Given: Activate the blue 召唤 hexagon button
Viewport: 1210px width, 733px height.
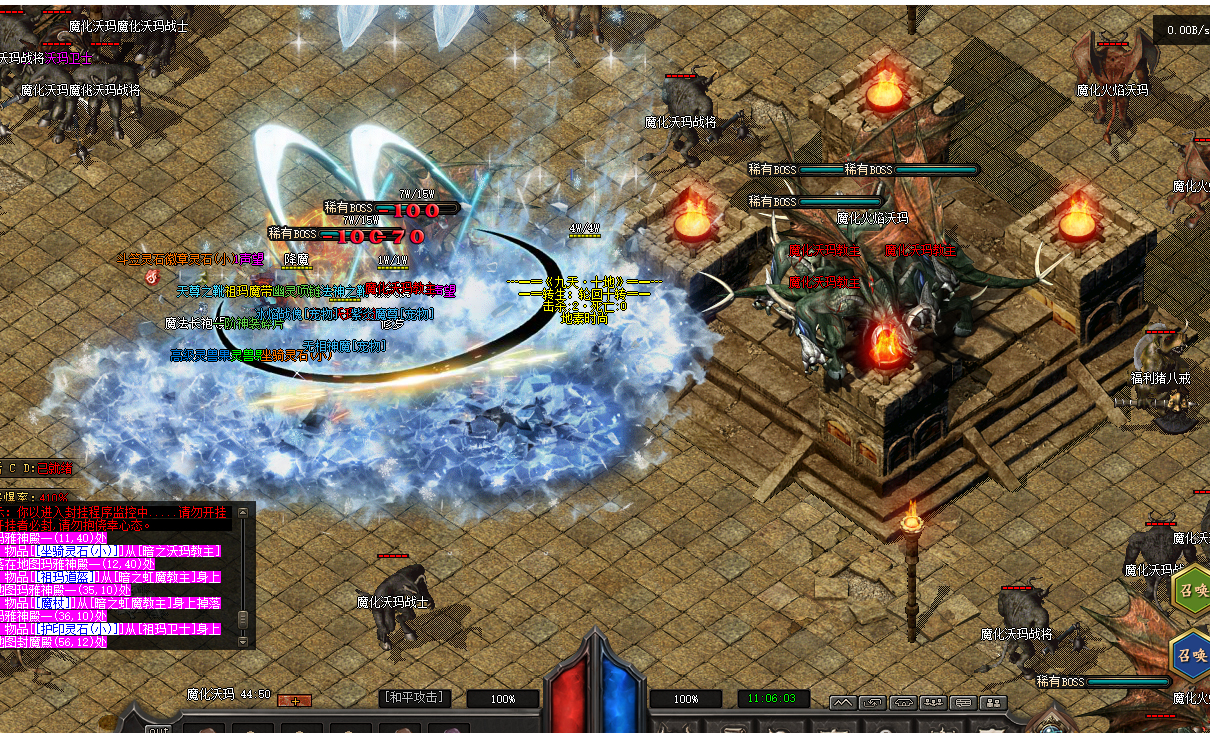Looking at the screenshot, I should click(1190, 656).
